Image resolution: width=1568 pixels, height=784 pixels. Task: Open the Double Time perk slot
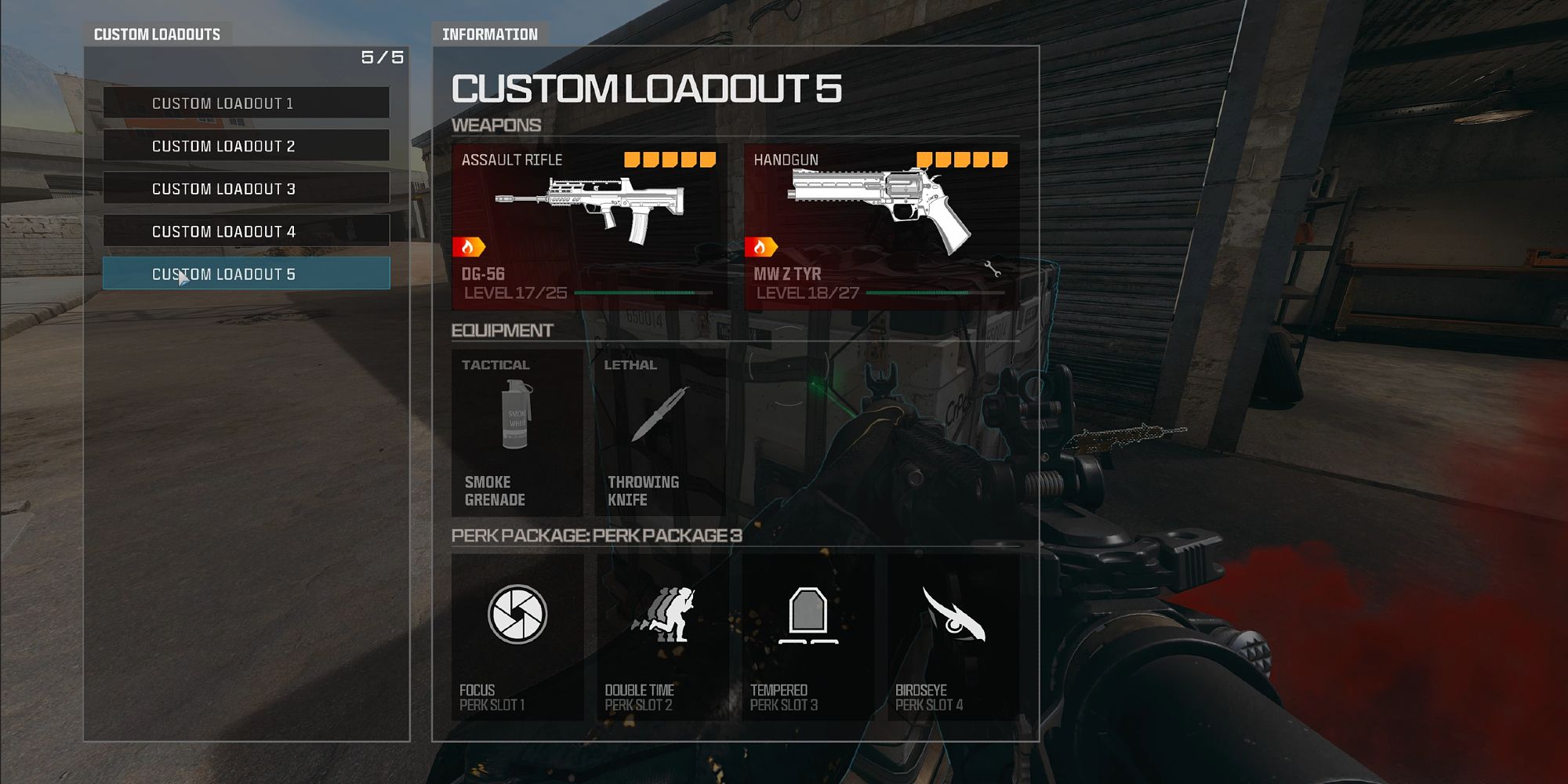click(662, 636)
